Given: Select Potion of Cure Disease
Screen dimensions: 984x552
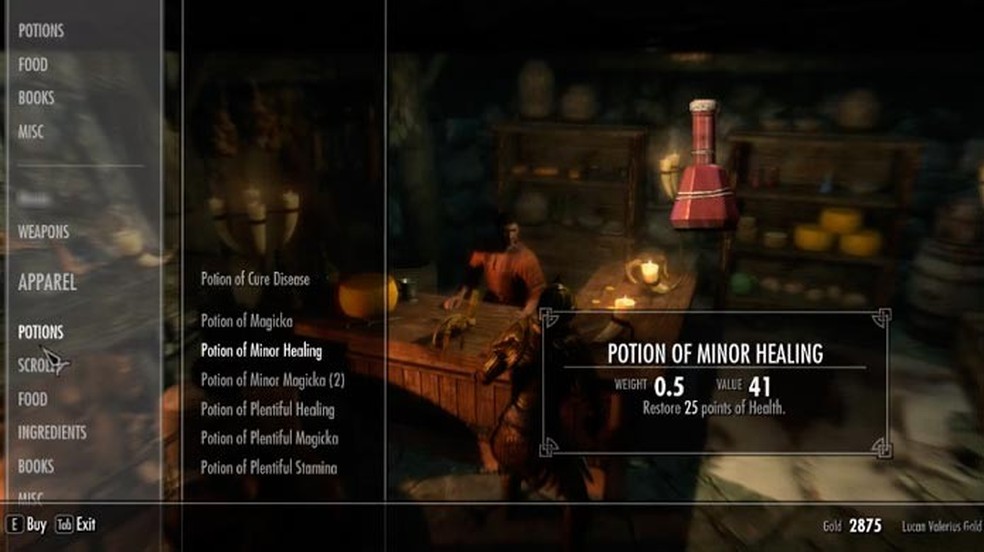Looking at the screenshot, I should pos(255,280).
